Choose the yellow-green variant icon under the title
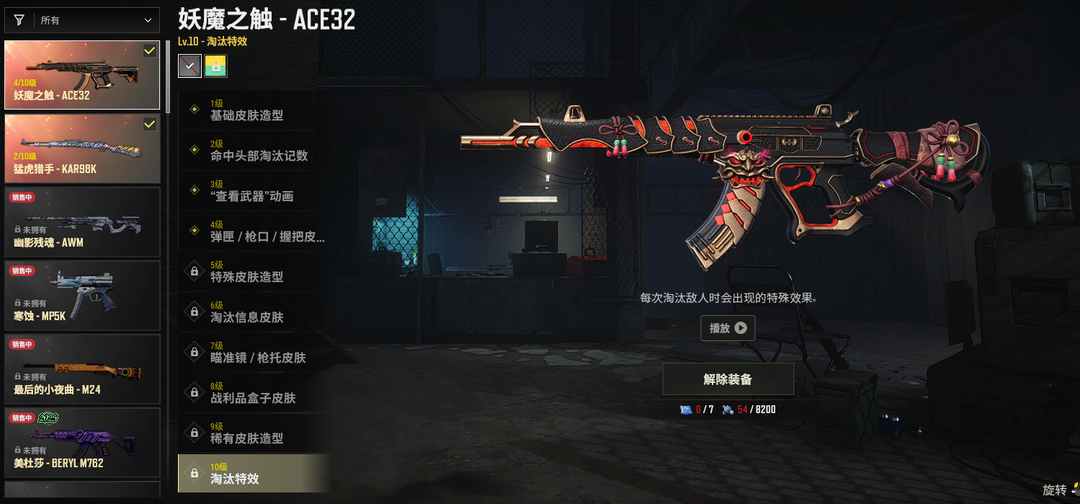 coord(216,66)
